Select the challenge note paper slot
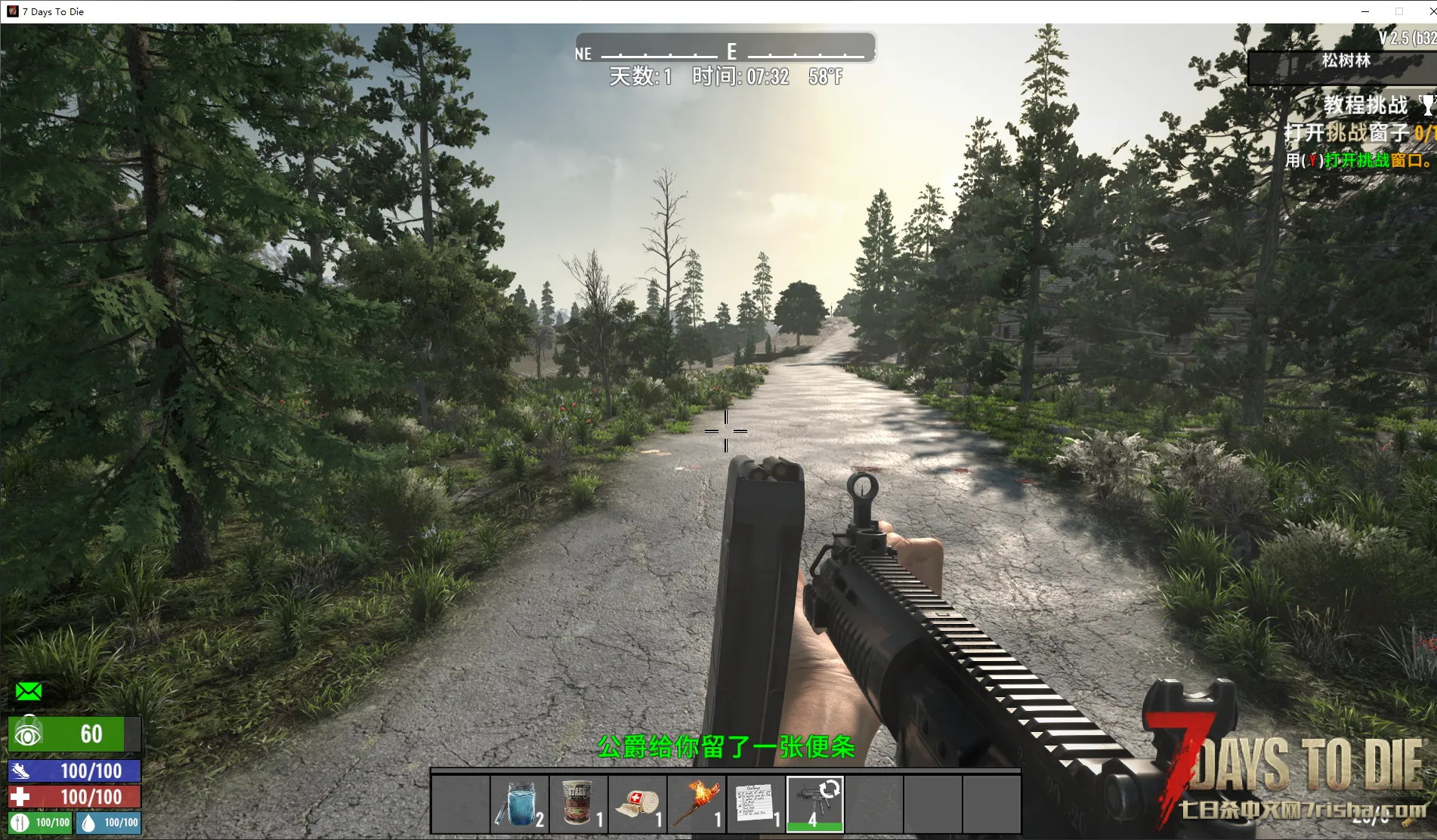Screen dimensions: 1437x840 pyautogui.click(x=755, y=804)
